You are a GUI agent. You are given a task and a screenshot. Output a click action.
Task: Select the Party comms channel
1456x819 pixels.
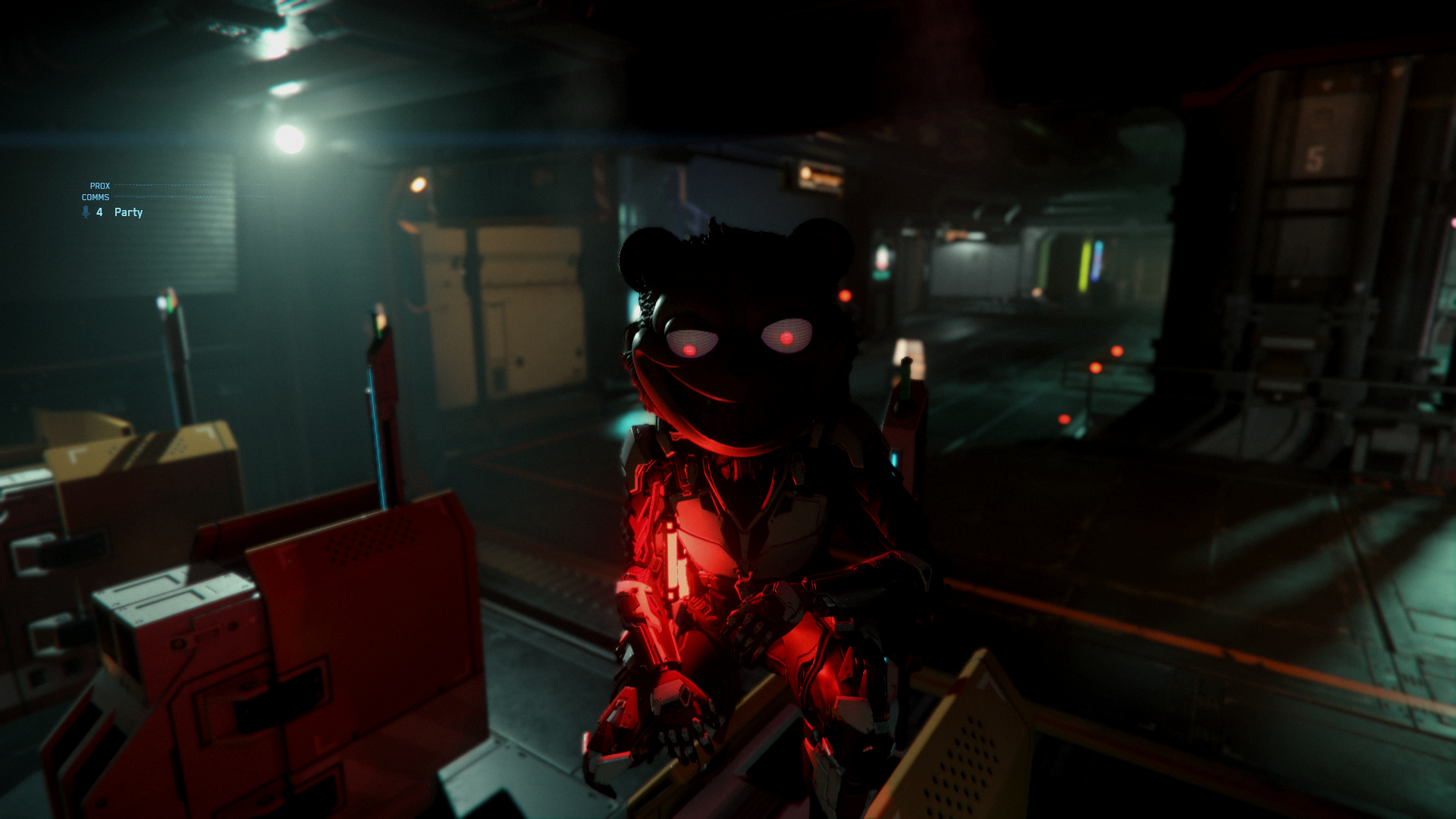pos(128,212)
